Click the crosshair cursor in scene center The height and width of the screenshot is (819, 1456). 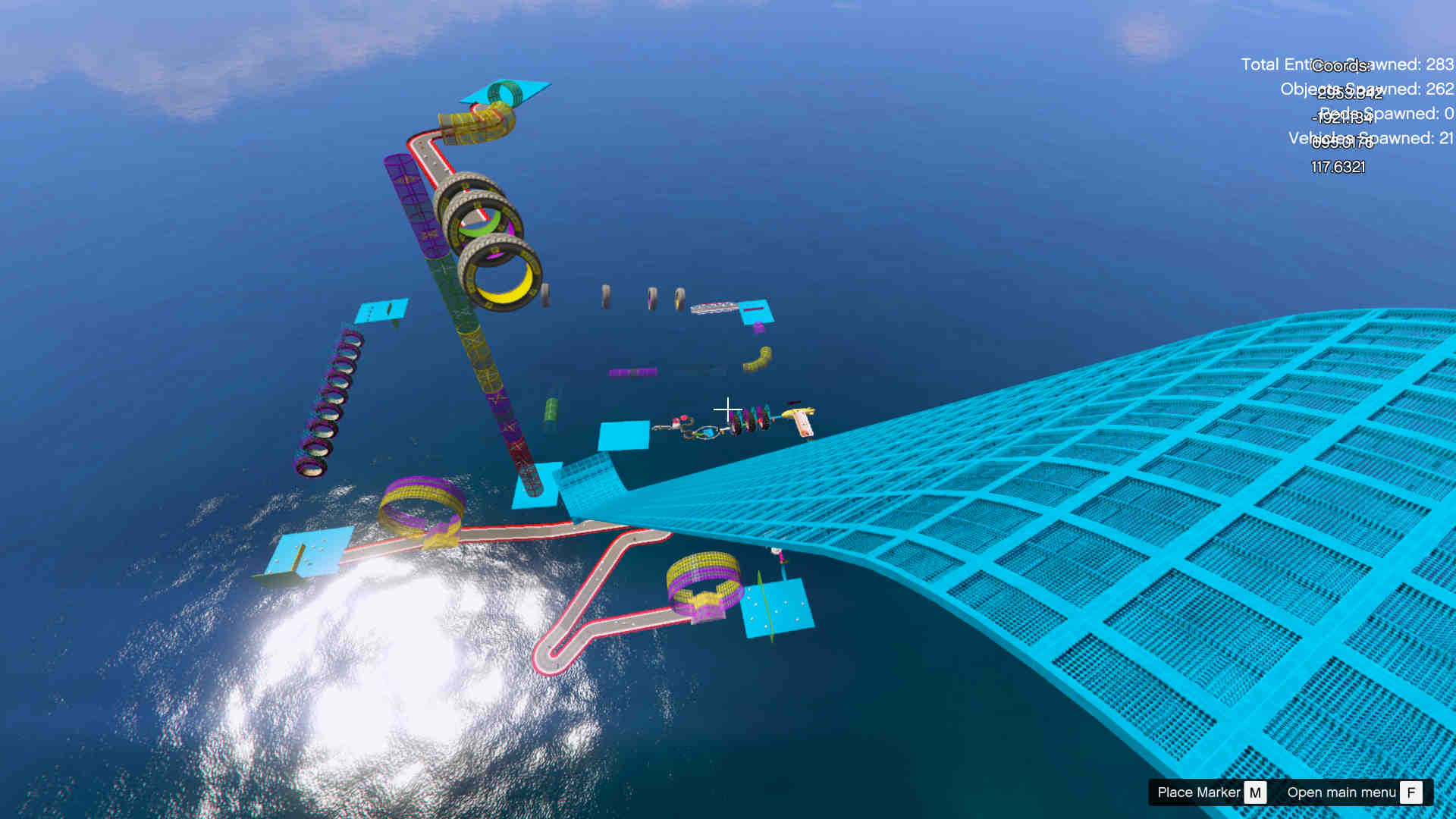727,409
